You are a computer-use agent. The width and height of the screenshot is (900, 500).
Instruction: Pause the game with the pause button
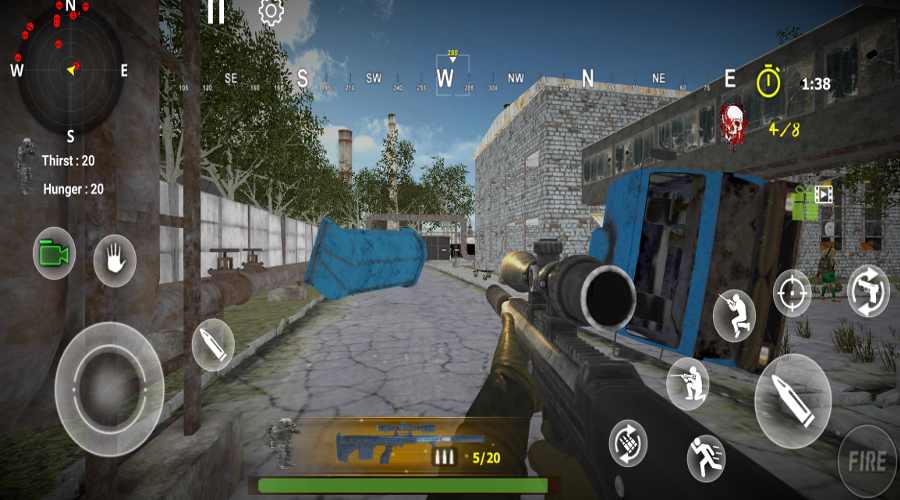(215, 12)
